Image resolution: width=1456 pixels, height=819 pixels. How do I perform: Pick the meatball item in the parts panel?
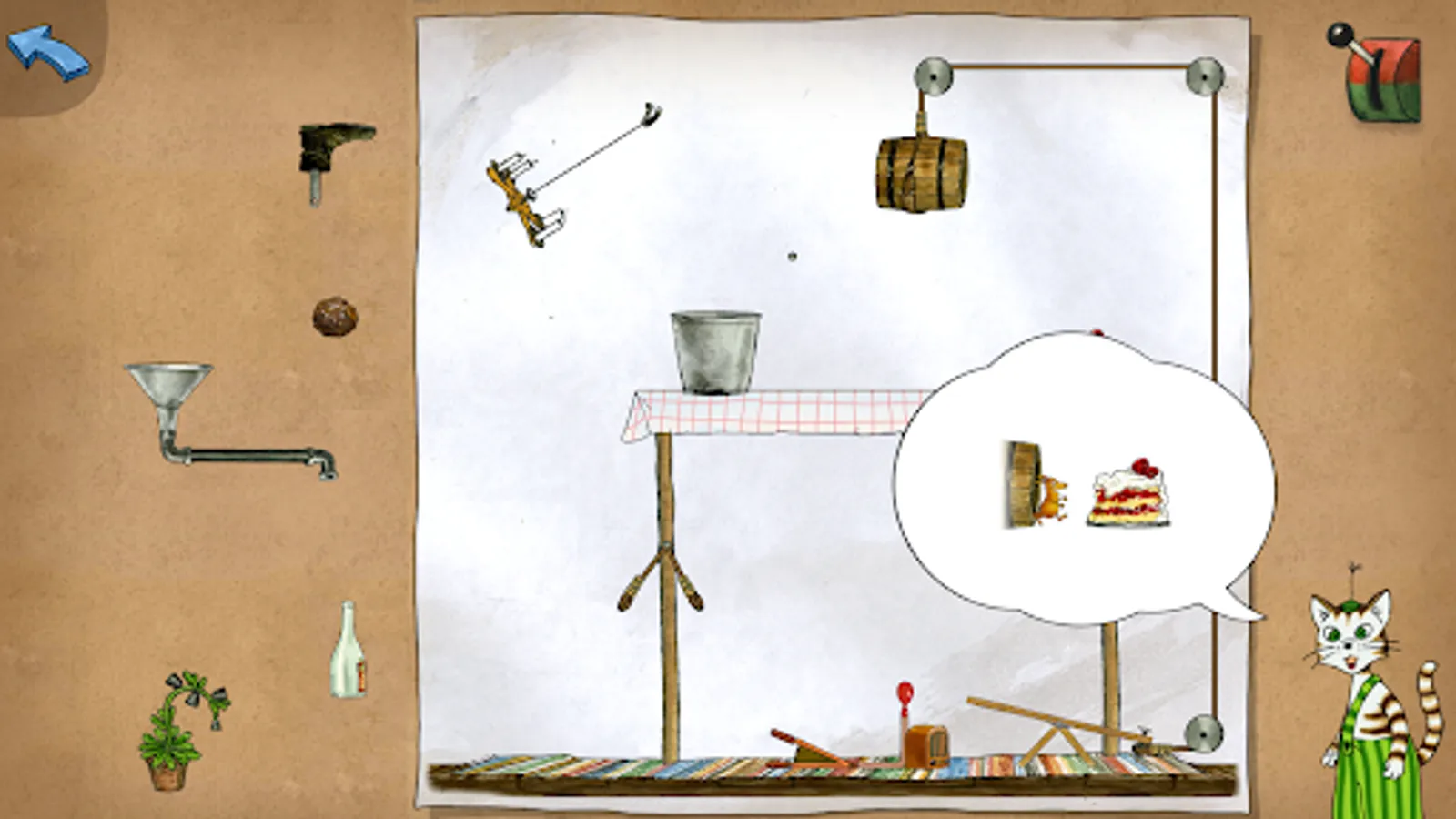click(335, 314)
